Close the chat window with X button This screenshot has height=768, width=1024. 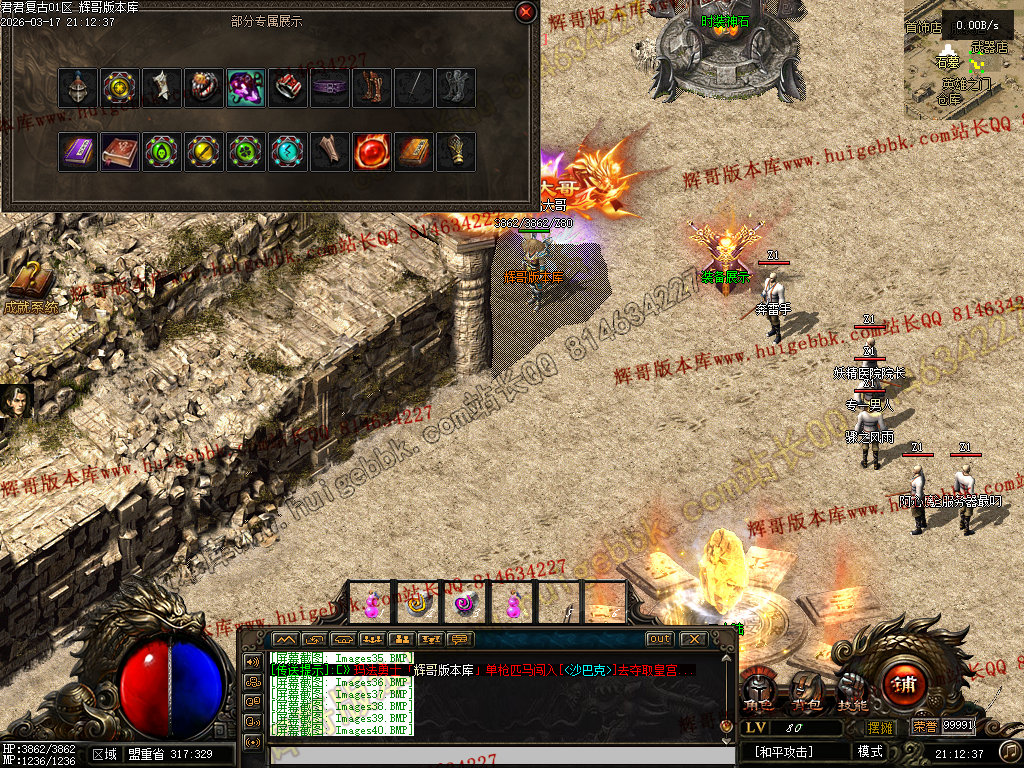click(x=692, y=639)
